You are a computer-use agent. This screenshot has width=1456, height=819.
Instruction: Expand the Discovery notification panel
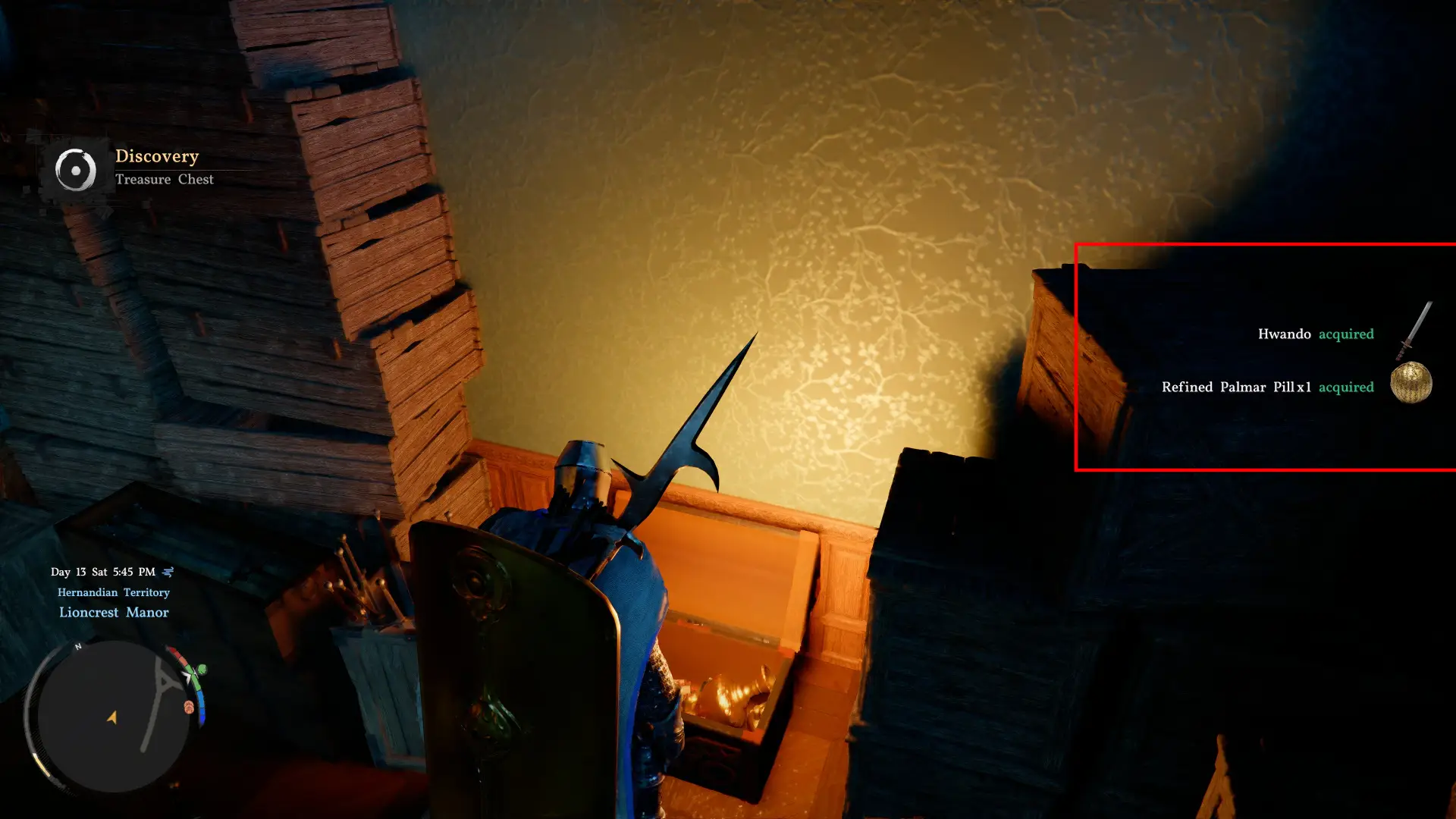click(x=144, y=167)
